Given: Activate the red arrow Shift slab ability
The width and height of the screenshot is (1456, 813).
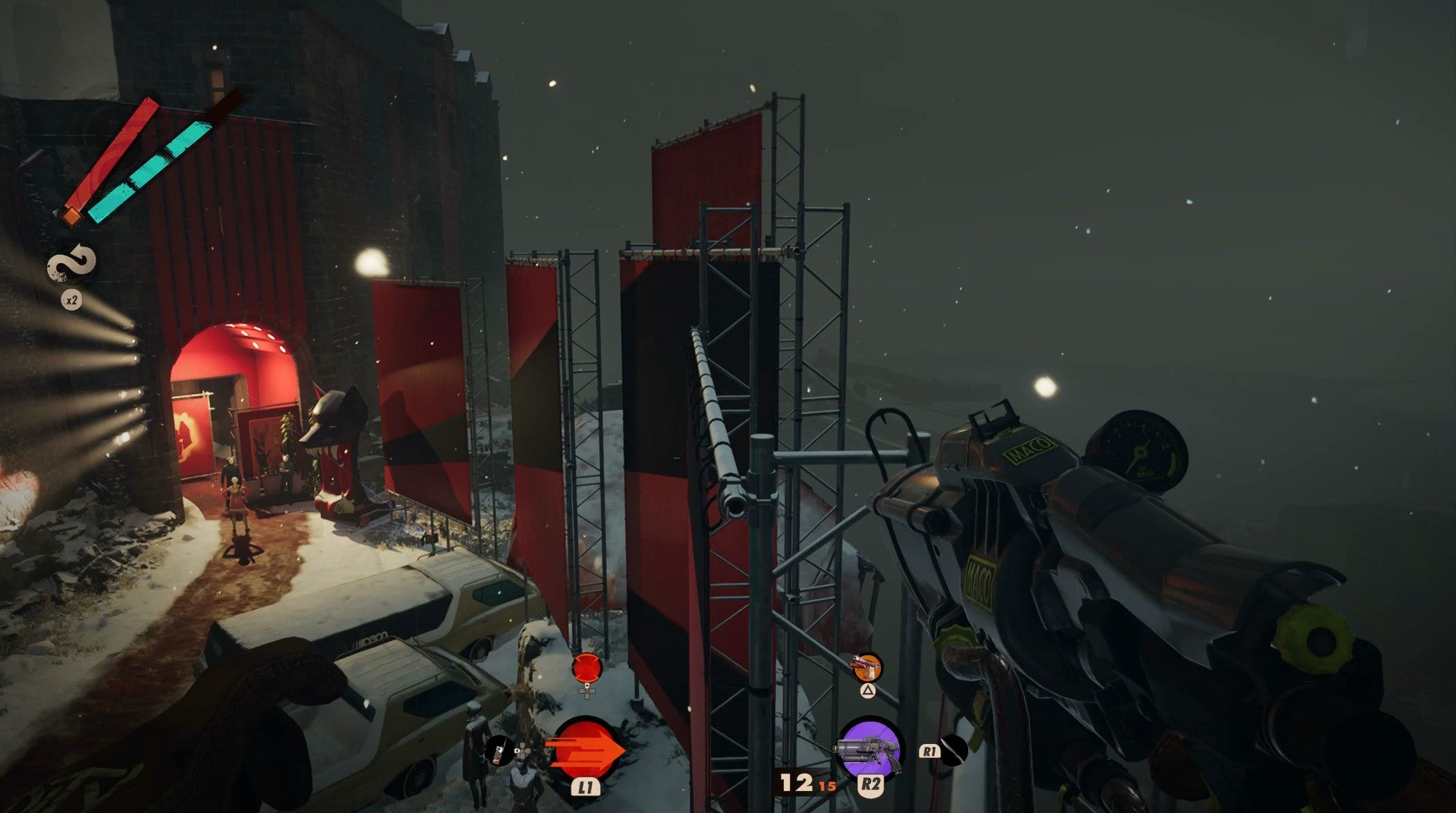Looking at the screenshot, I should tap(584, 748).
